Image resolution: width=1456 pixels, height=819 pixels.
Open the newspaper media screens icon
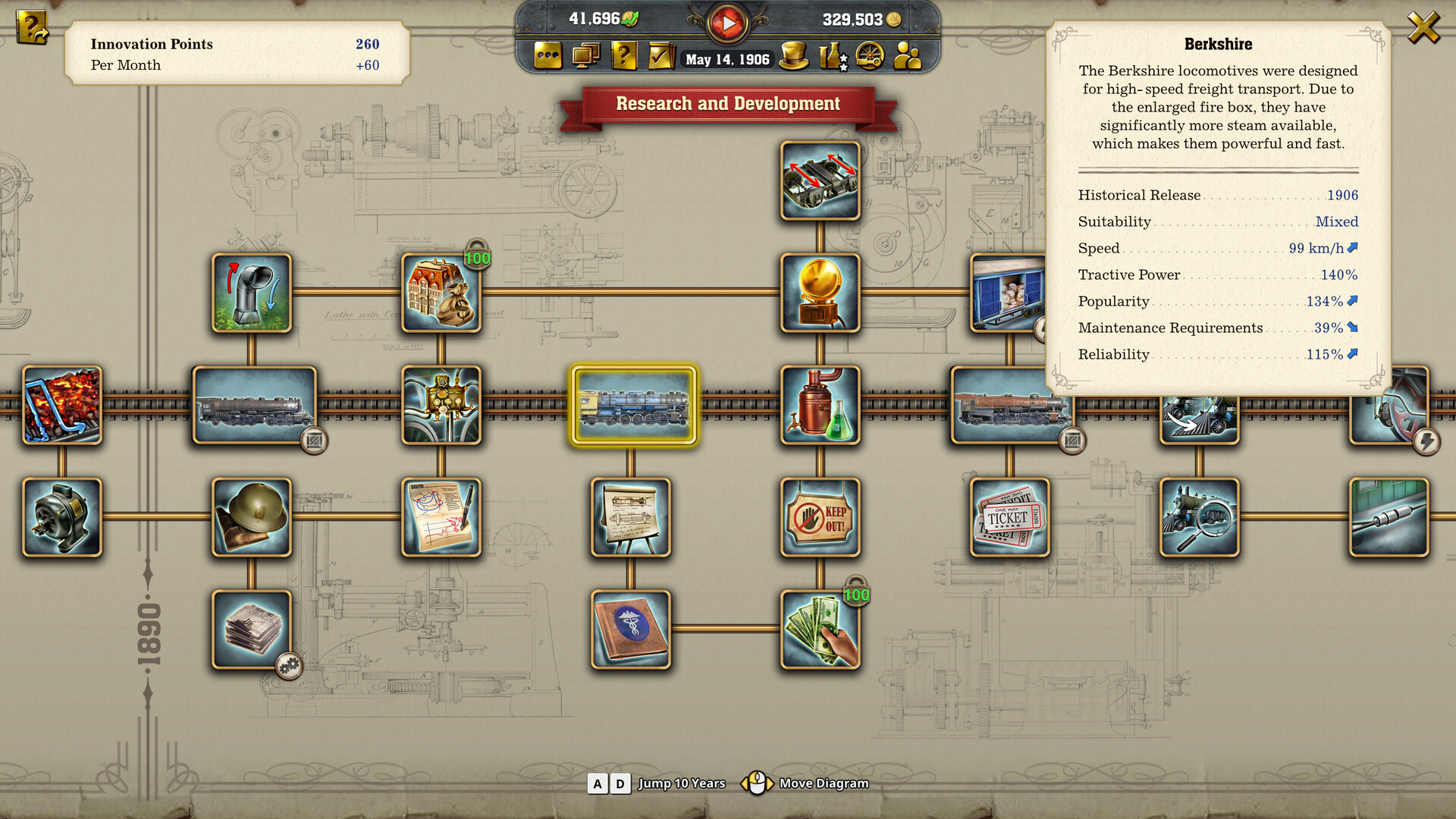585,56
